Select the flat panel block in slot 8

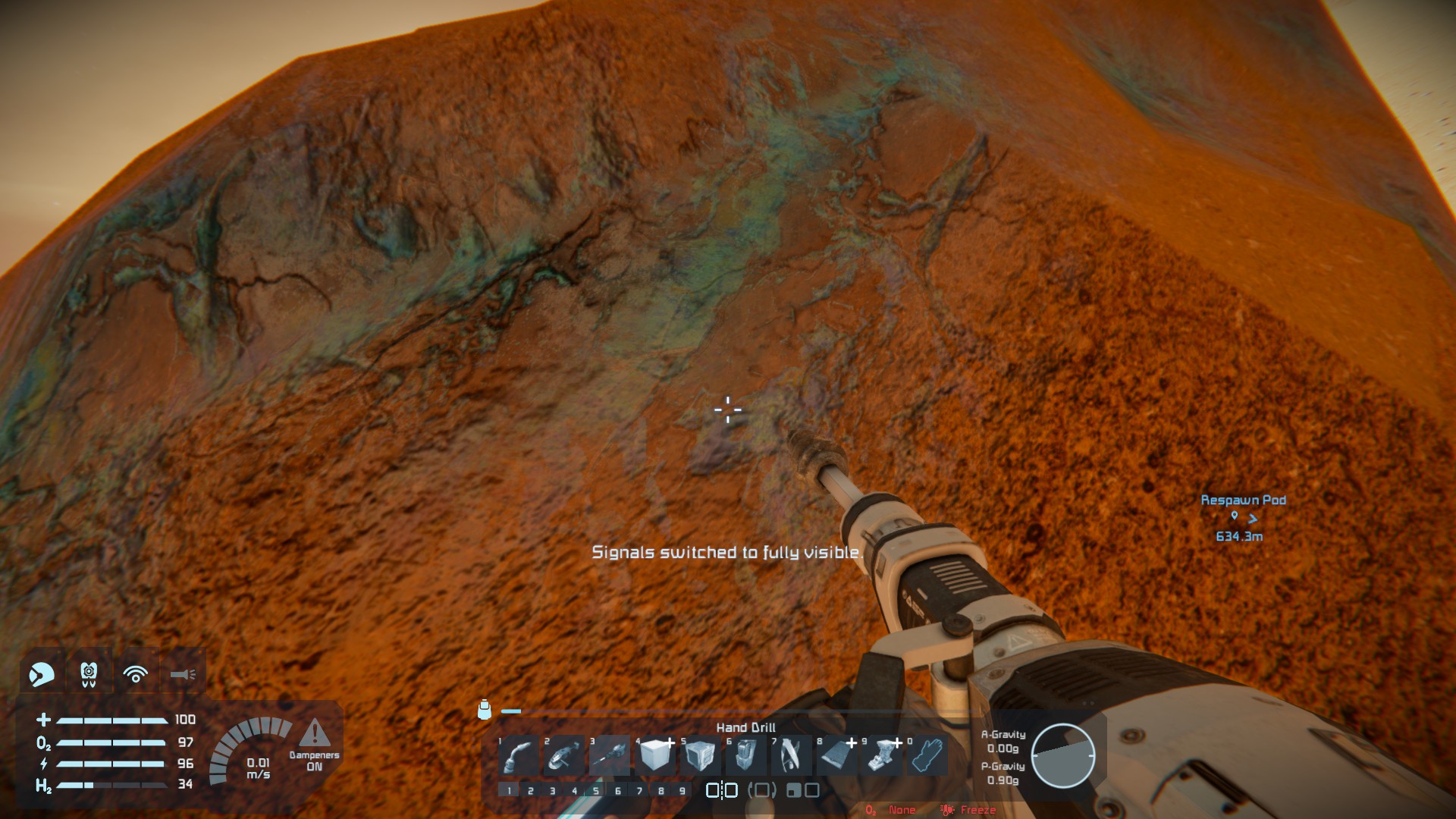pos(836,755)
